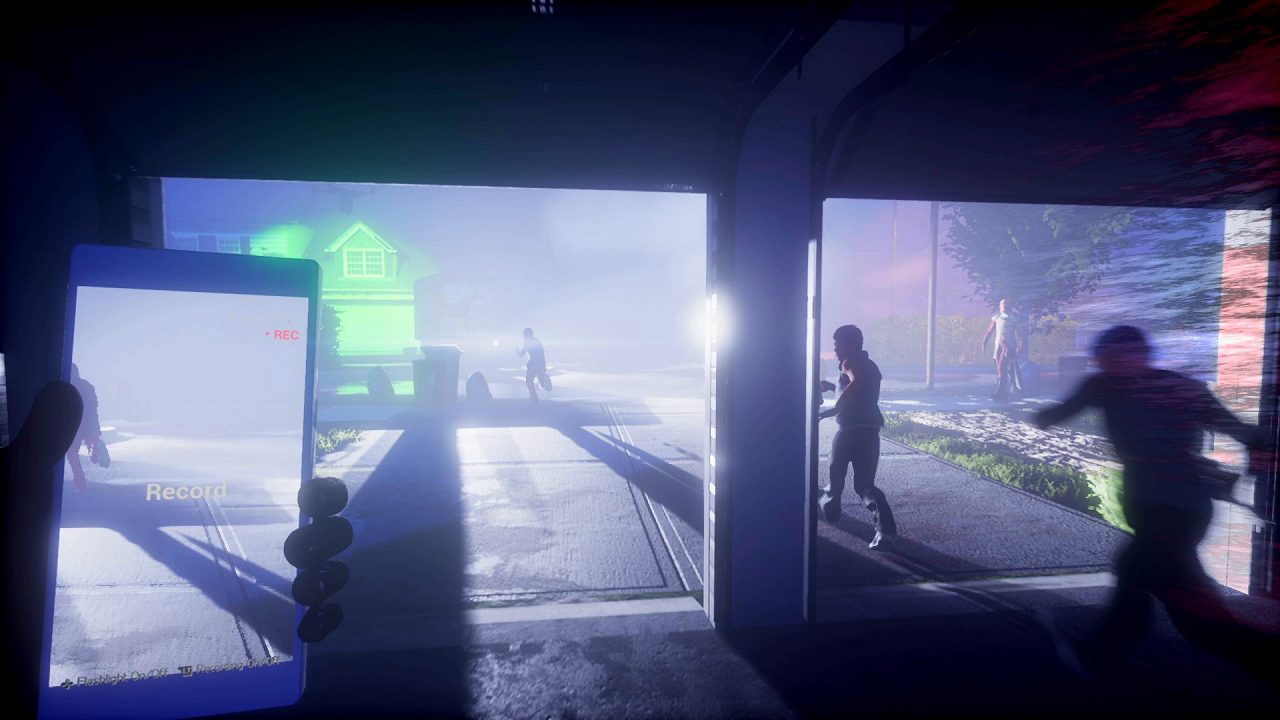Click the REC text label on the viewfinder

click(285, 337)
